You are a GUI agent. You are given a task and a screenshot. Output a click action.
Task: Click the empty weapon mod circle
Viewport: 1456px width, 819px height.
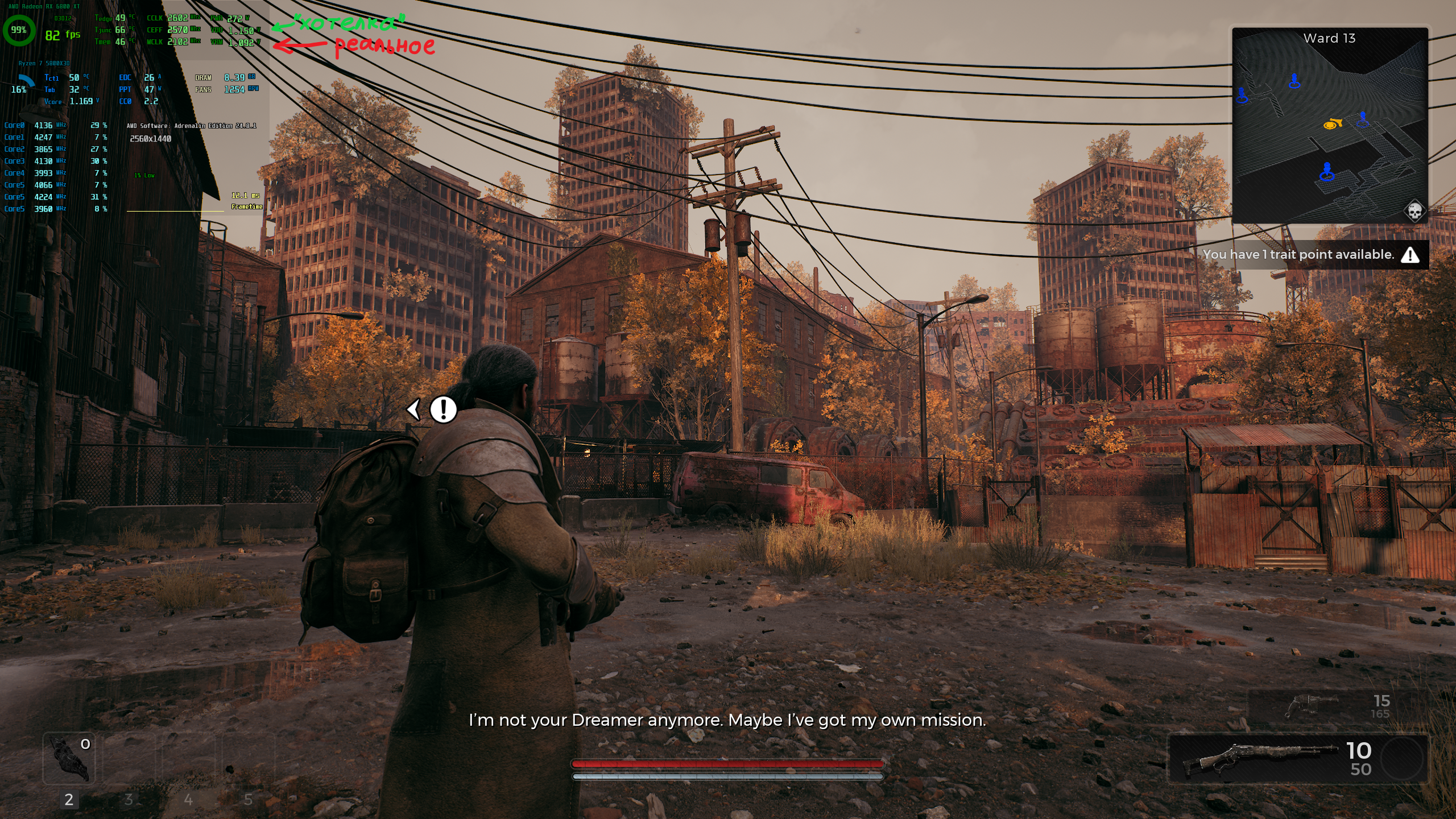(x=1402, y=759)
